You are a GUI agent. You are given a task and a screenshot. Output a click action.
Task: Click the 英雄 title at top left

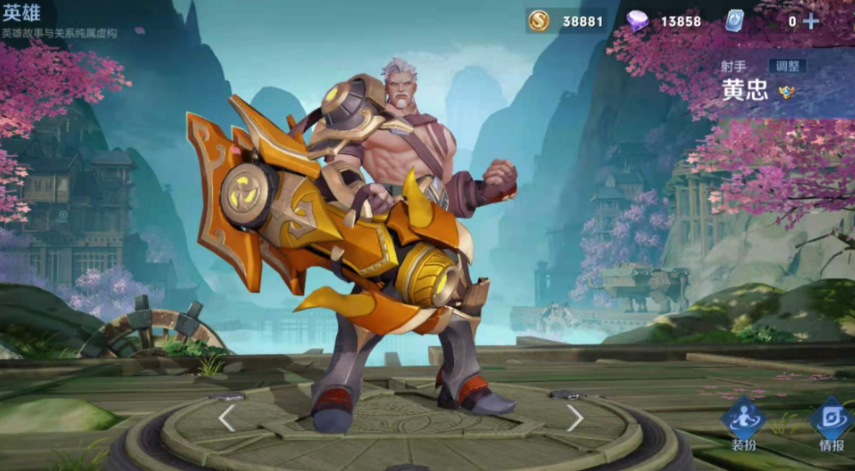21,12
